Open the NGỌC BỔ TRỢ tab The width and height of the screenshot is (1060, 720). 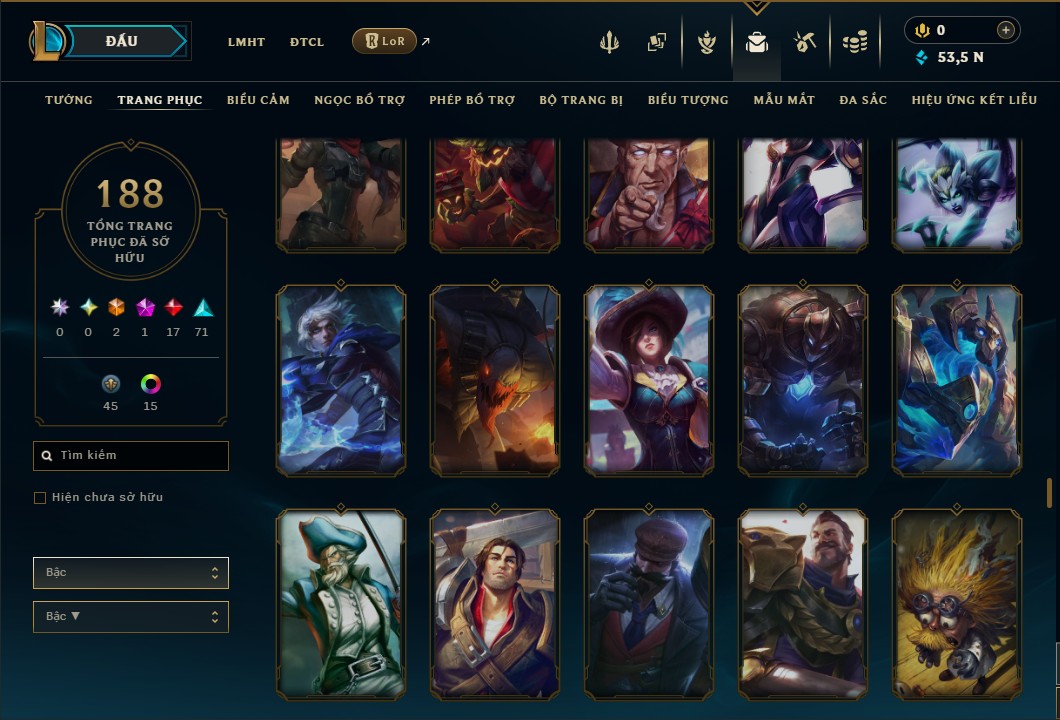(360, 100)
